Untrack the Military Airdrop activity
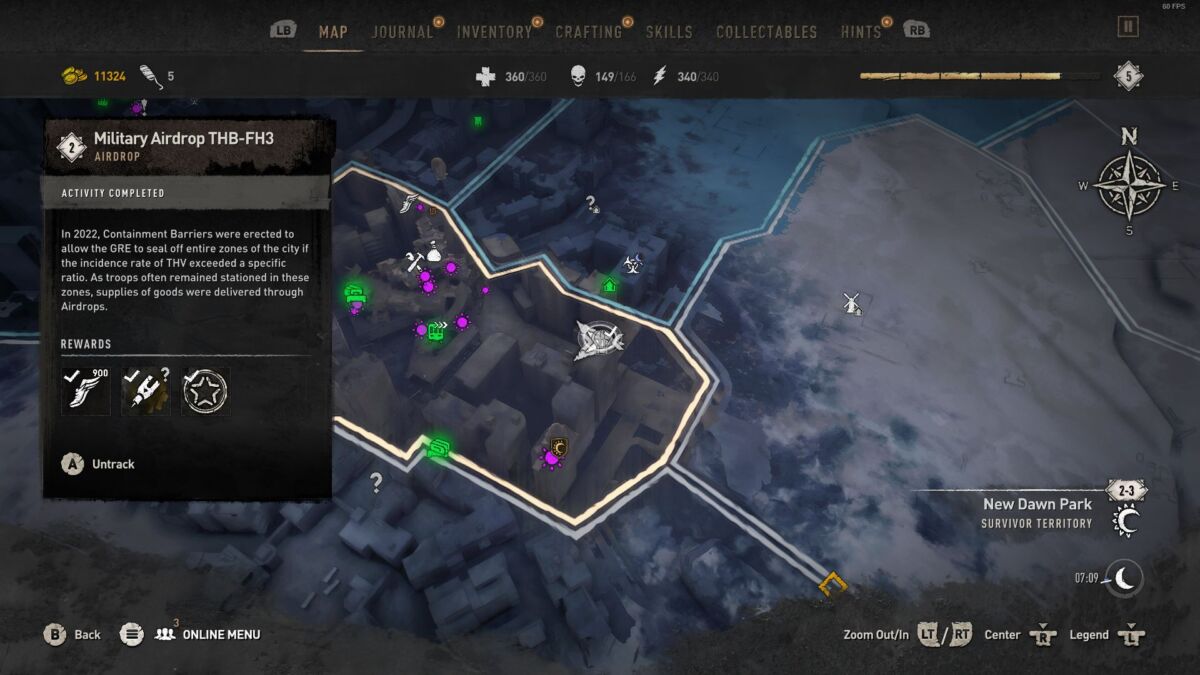 [x=99, y=464]
